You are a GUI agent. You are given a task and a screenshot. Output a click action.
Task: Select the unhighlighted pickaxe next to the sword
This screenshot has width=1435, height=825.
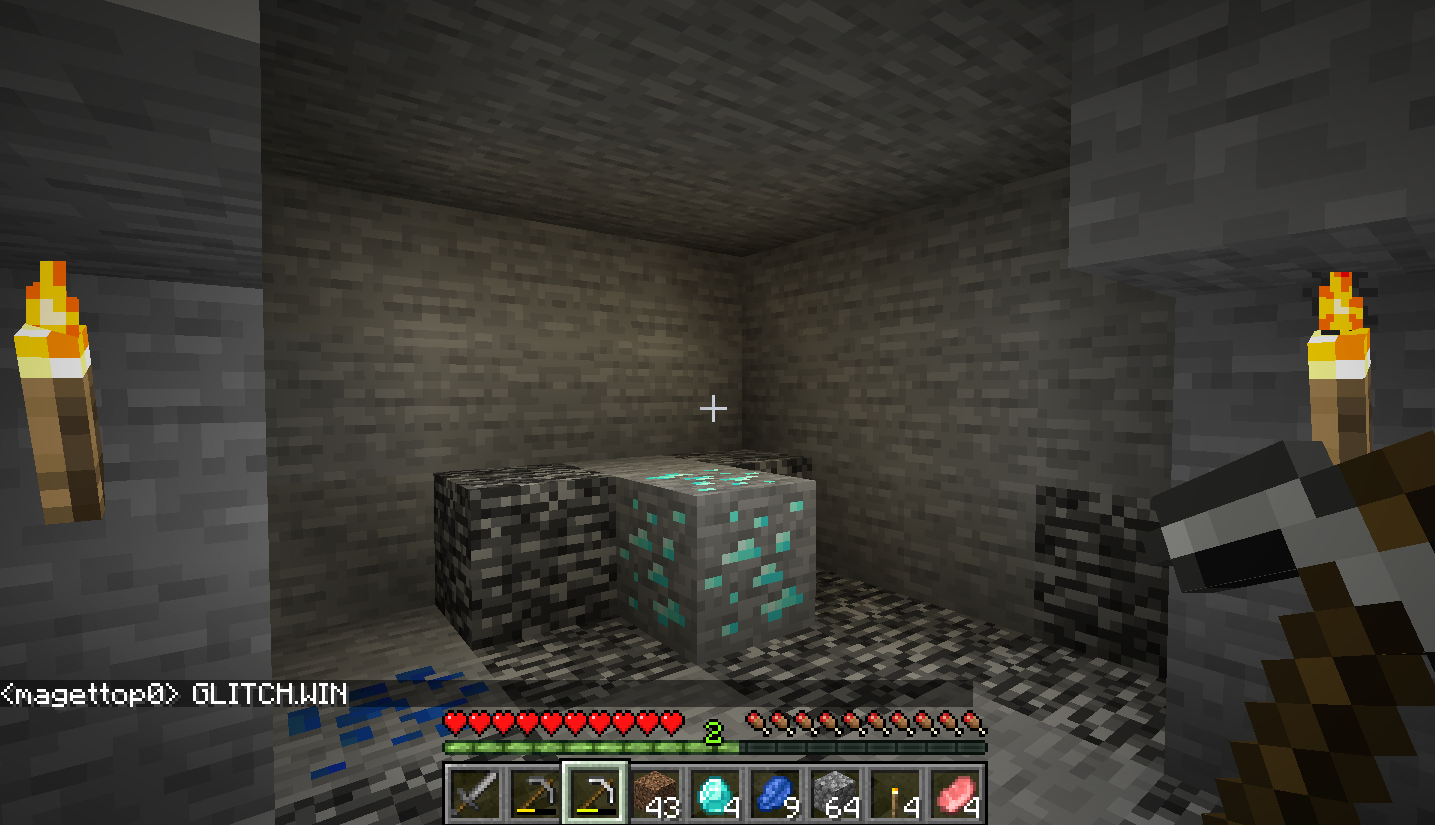click(535, 795)
